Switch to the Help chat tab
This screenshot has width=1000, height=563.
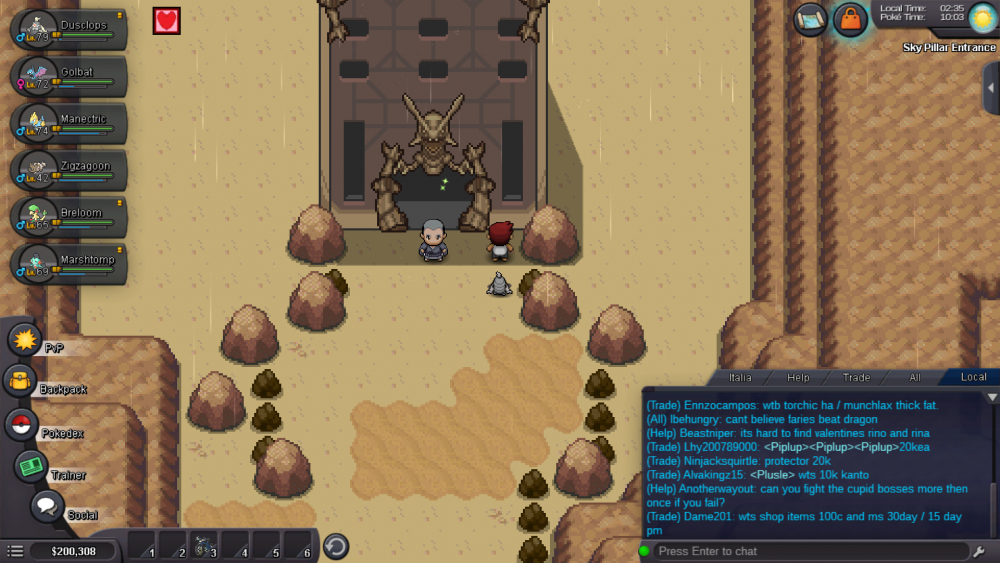798,377
